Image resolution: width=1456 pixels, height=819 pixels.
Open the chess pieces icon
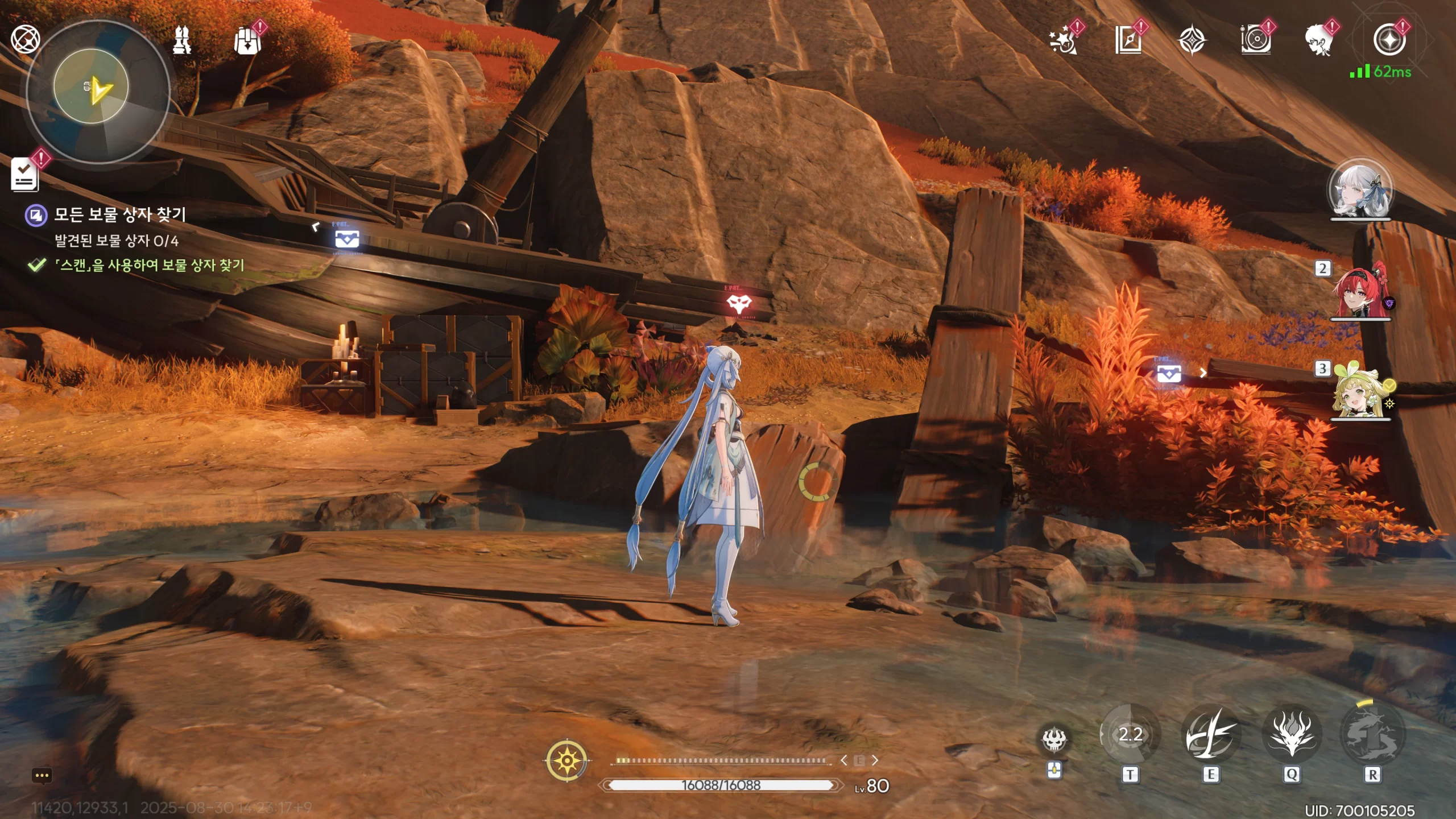182,40
